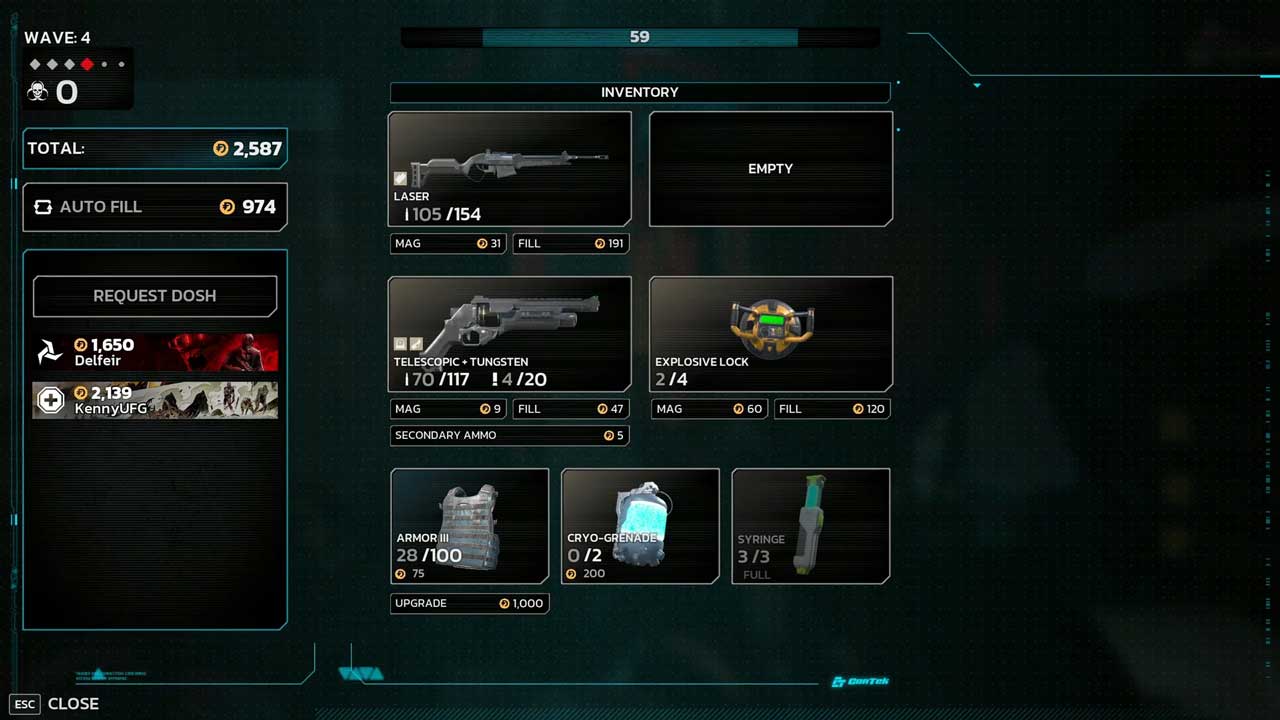The height and width of the screenshot is (720, 1280).
Task: Buy Cryo-Grenade for 200 dosh
Action: point(640,526)
